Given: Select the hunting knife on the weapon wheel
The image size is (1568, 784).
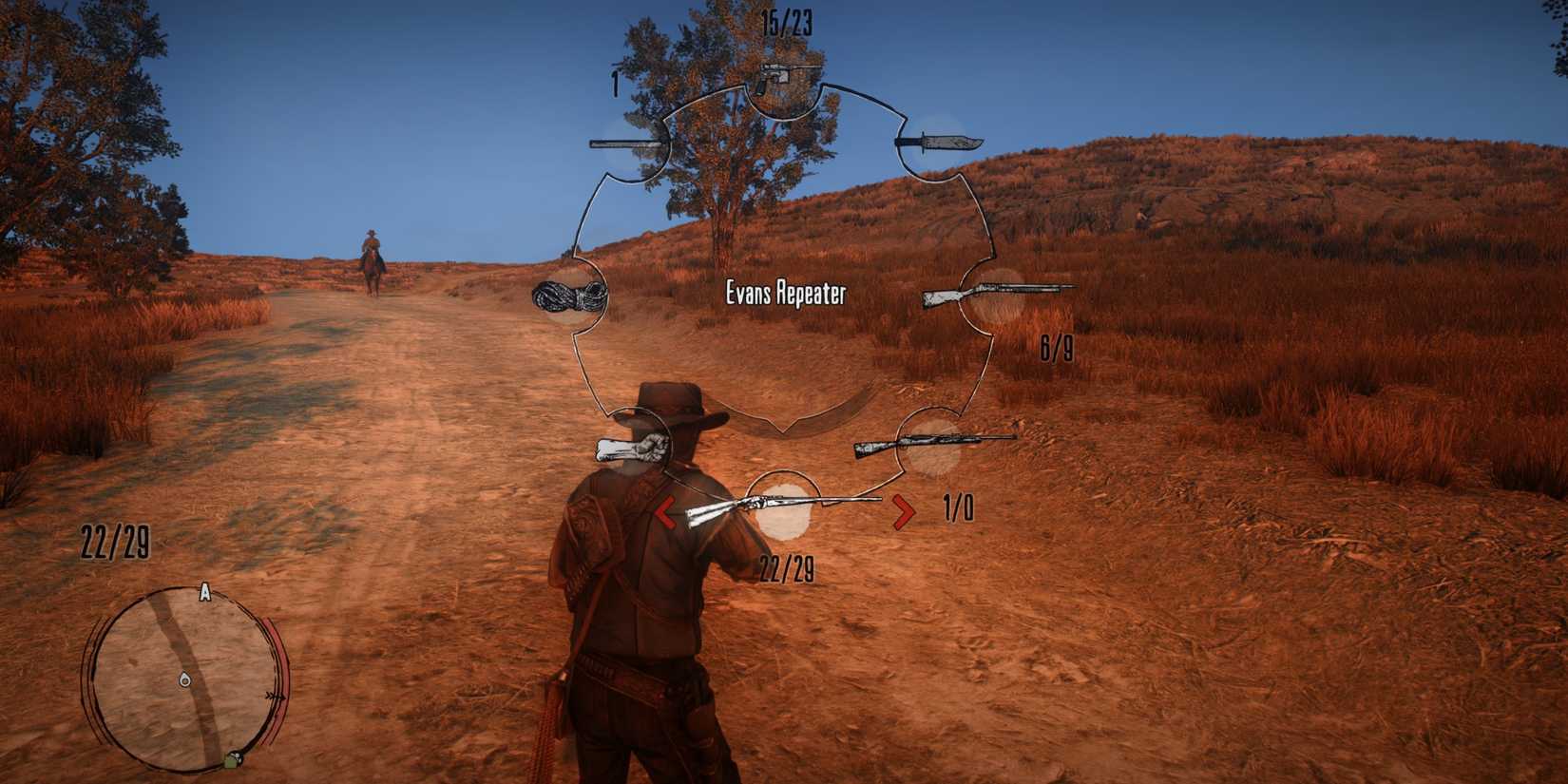Looking at the screenshot, I should pos(941,144).
